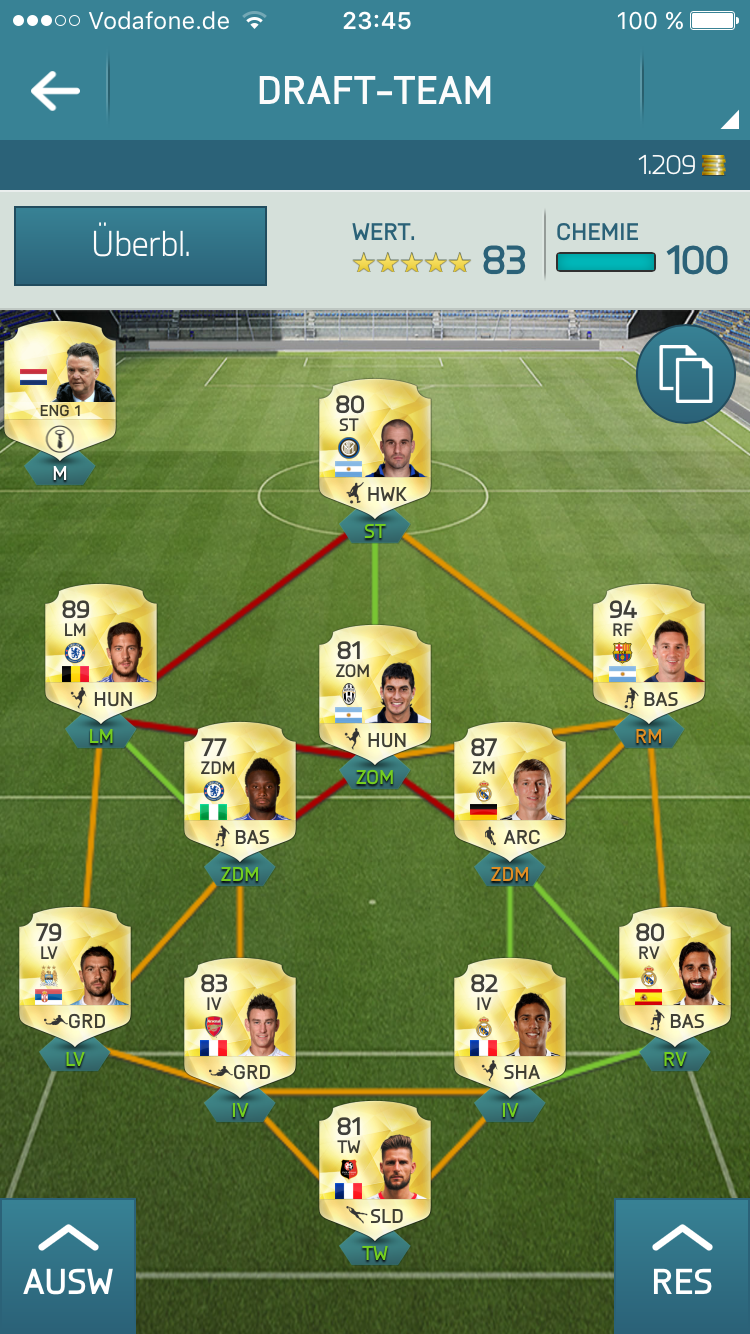Image resolution: width=750 pixels, height=1334 pixels.
Task: Expand the RES reserves panel
Action: [682, 1266]
